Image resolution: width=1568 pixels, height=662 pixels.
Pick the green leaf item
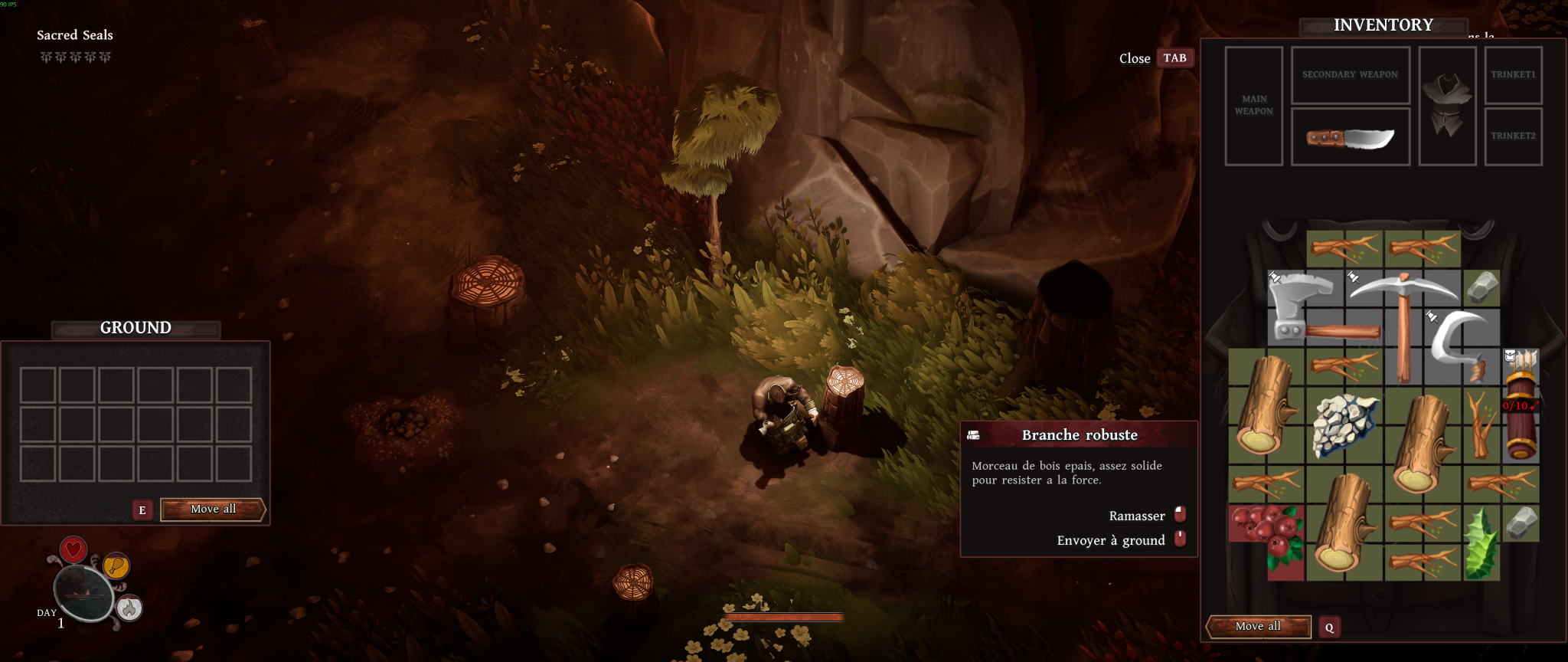pos(1480,542)
